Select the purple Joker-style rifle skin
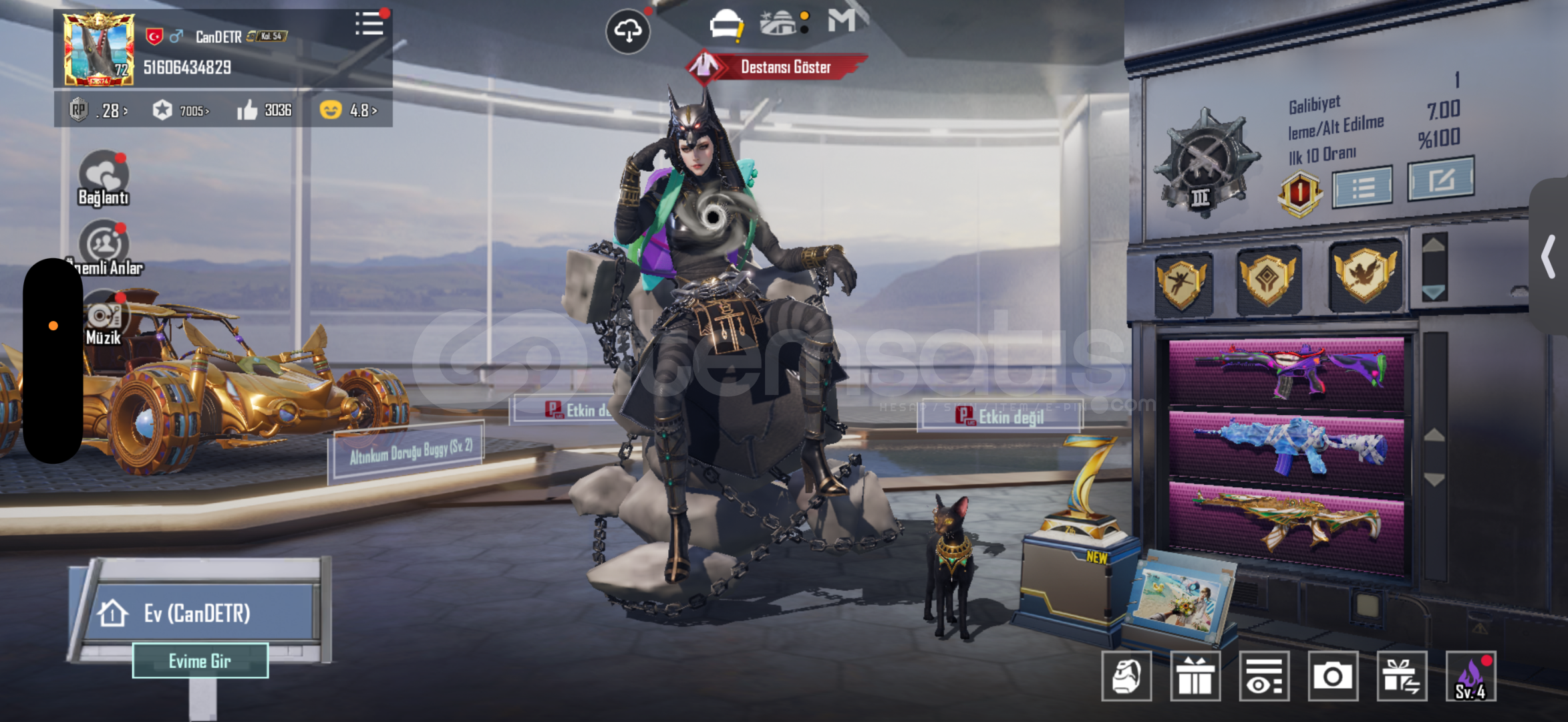The width and height of the screenshot is (1568, 722). tap(1287, 372)
